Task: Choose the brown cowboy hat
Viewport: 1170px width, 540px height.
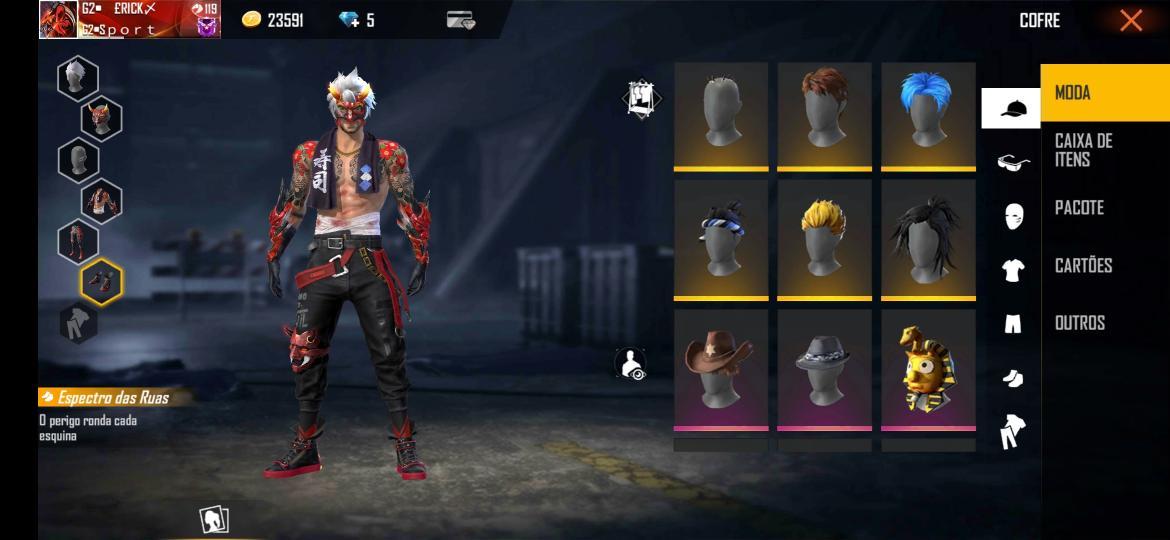Action: [720, 367]
